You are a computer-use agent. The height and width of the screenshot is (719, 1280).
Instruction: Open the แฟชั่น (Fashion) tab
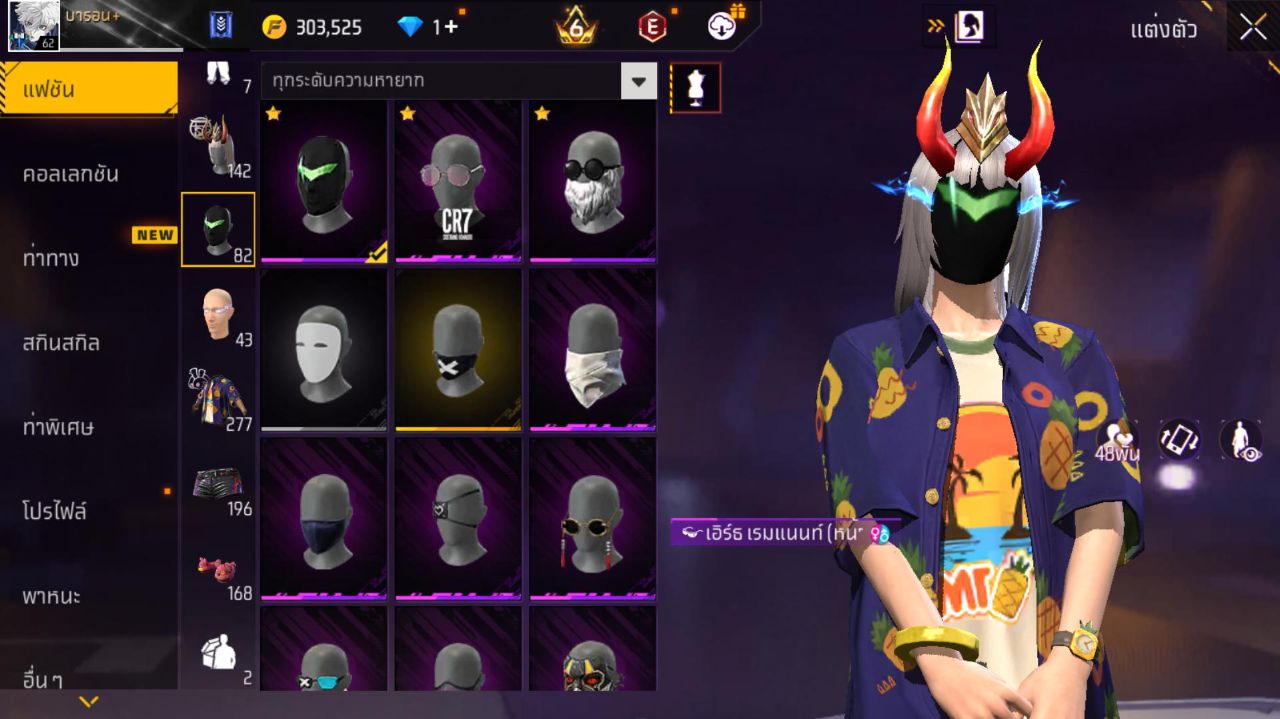coord(88,90)
